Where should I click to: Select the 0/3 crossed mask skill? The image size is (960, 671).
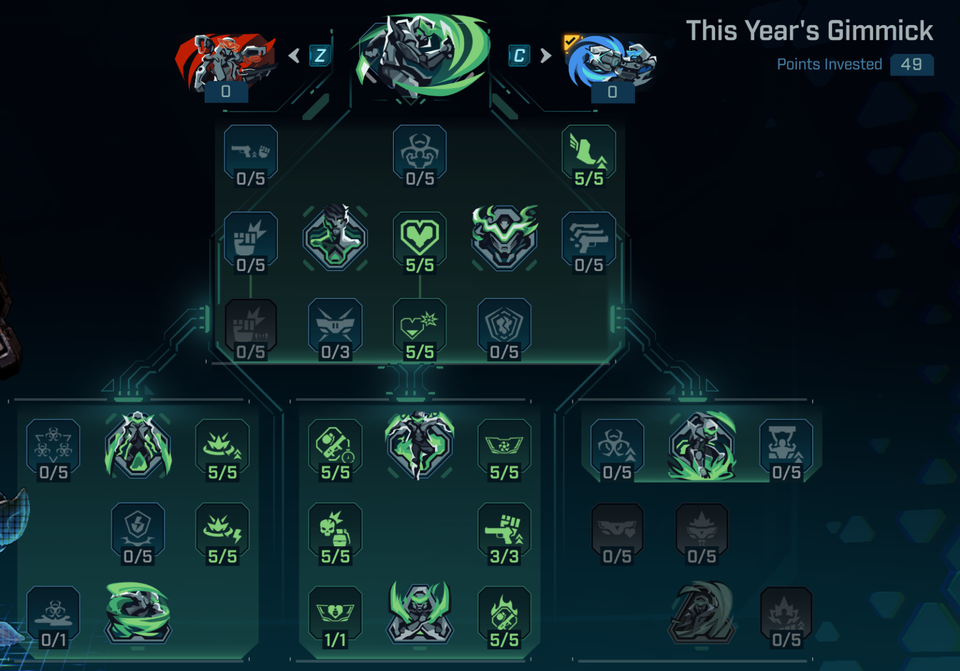335,324
